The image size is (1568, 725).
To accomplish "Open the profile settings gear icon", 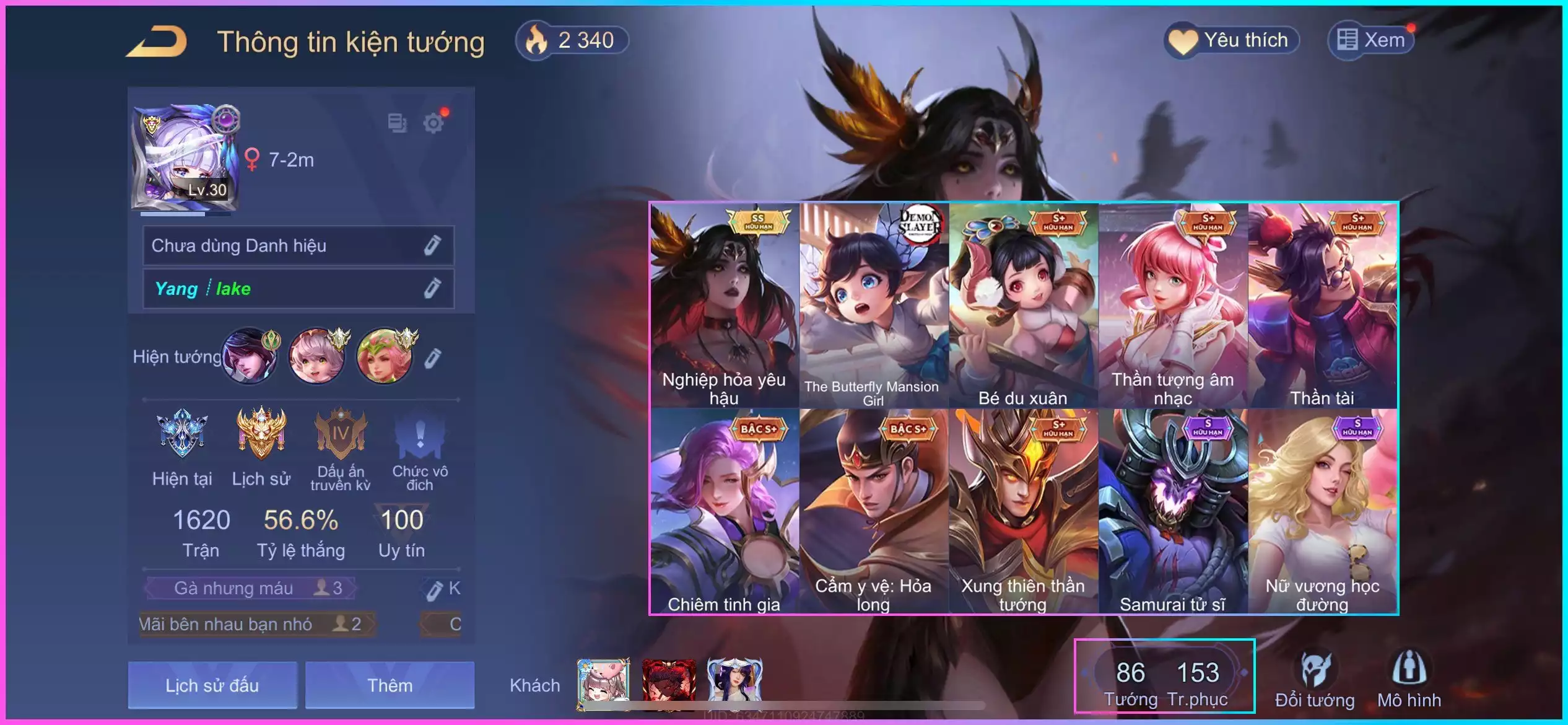I will [x=433, y=123].
